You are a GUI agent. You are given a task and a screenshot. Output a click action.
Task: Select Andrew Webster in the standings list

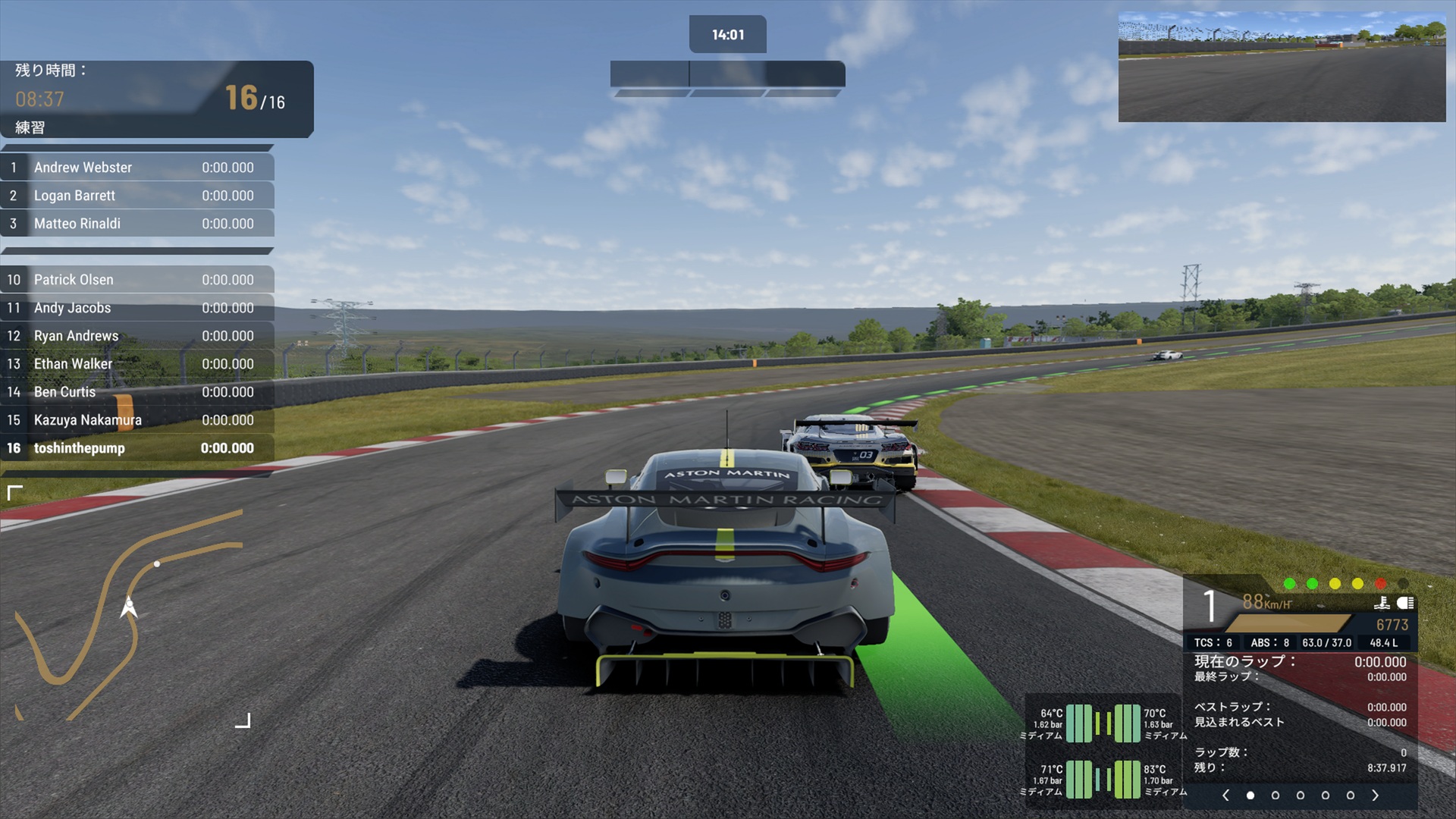[x=137, y=168]
